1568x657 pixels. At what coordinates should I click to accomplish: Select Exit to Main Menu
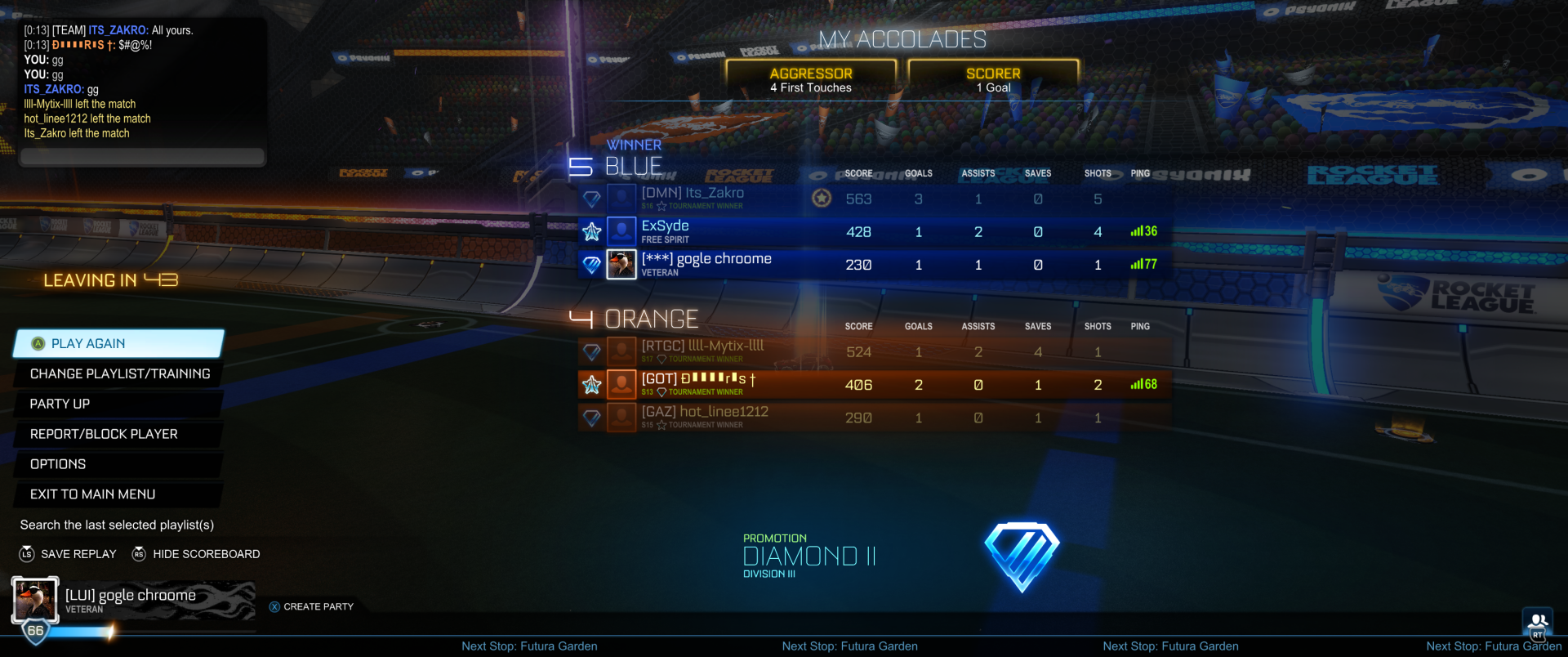pyautogui.click(x=92, y=494)
